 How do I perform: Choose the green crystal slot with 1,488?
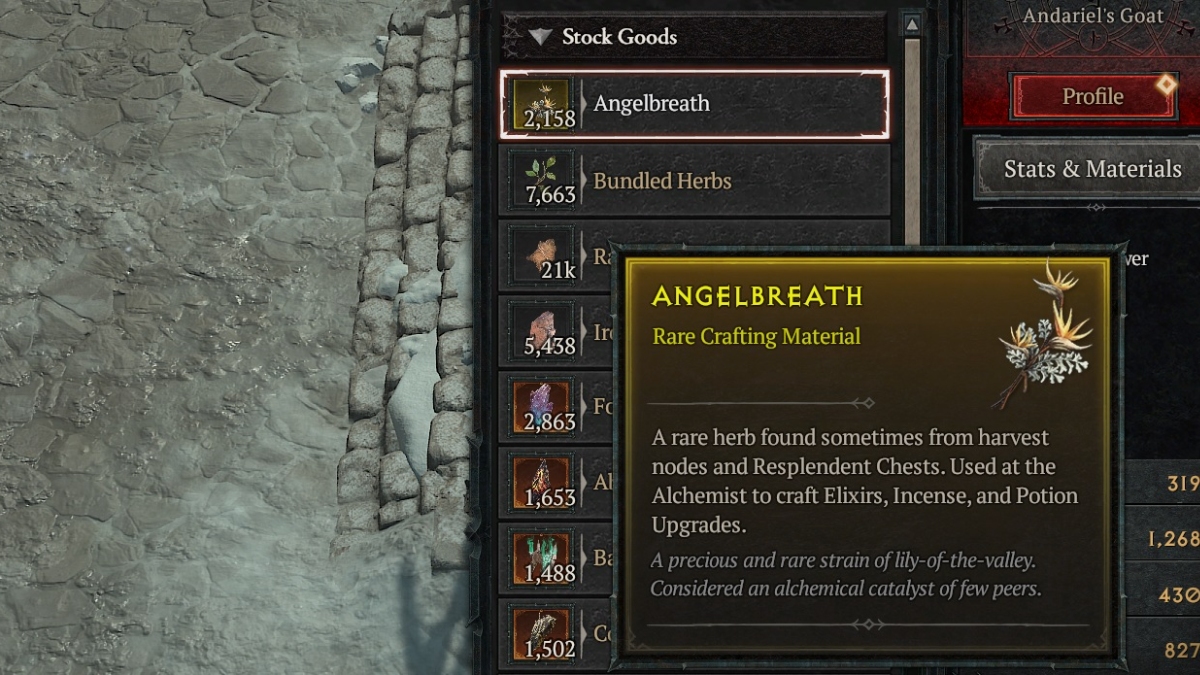coord(543,560)
